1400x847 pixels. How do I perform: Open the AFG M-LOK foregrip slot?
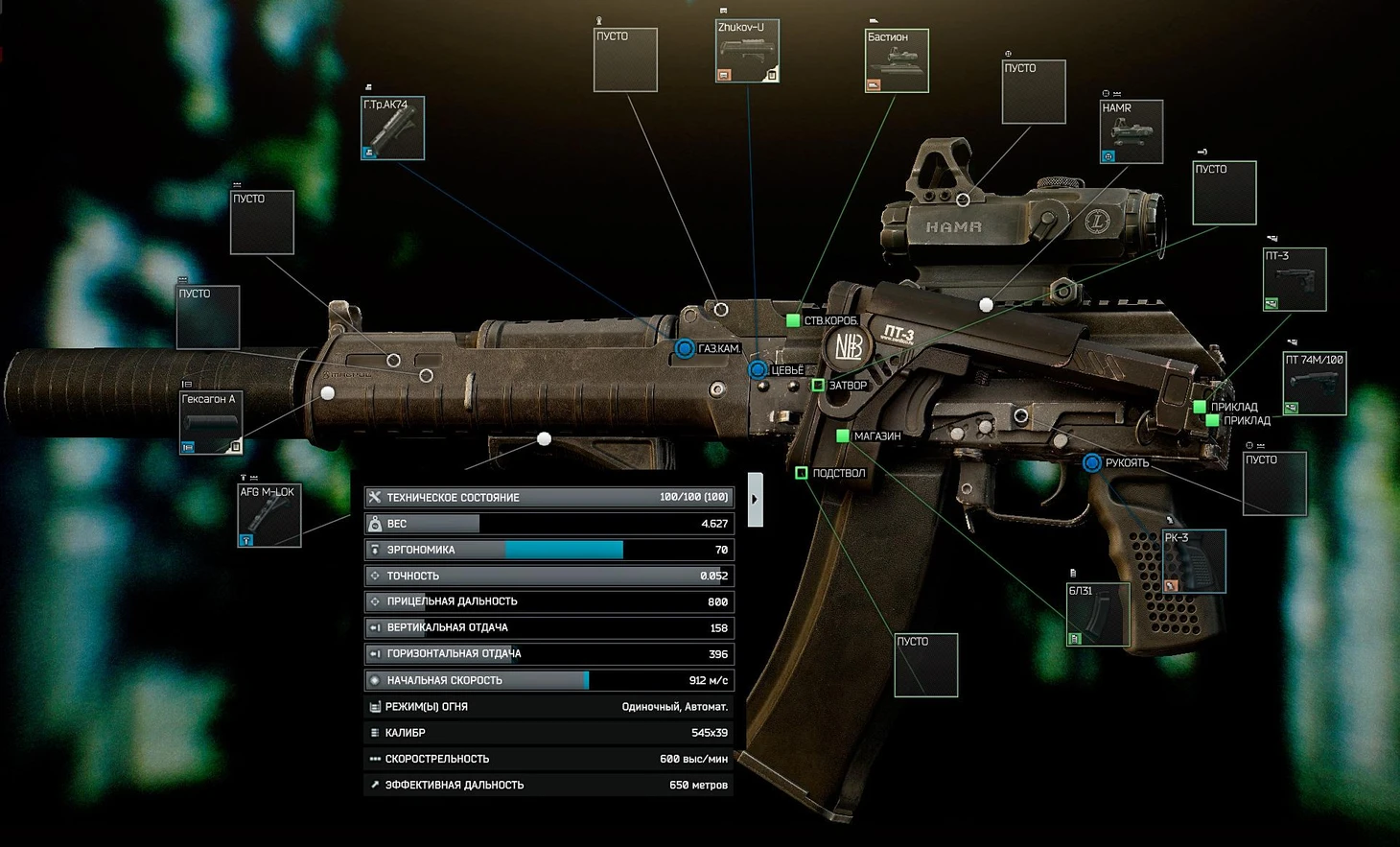tap(269, 515)
